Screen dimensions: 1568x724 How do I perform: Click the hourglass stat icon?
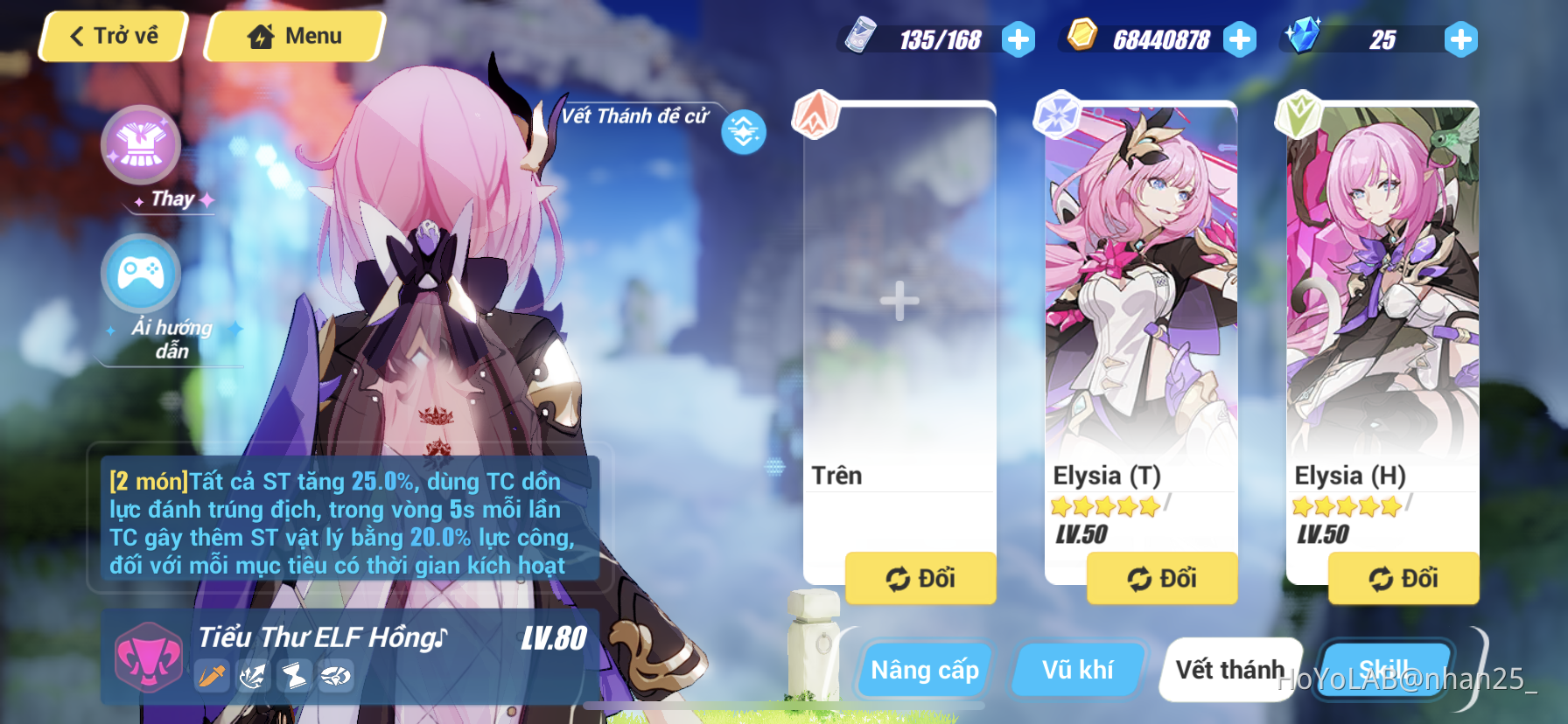[x=295, y=675]
